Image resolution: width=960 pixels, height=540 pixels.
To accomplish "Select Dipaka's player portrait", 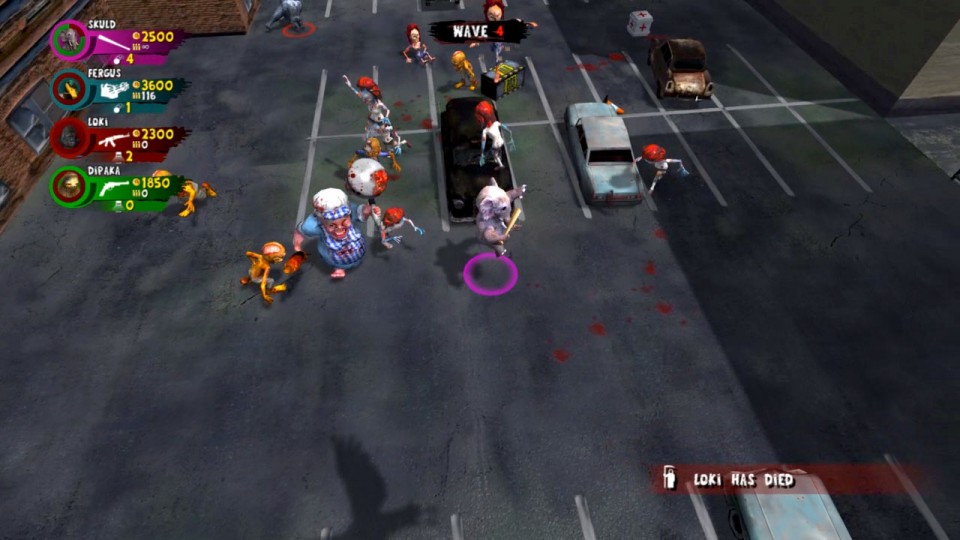I will 70,185.
